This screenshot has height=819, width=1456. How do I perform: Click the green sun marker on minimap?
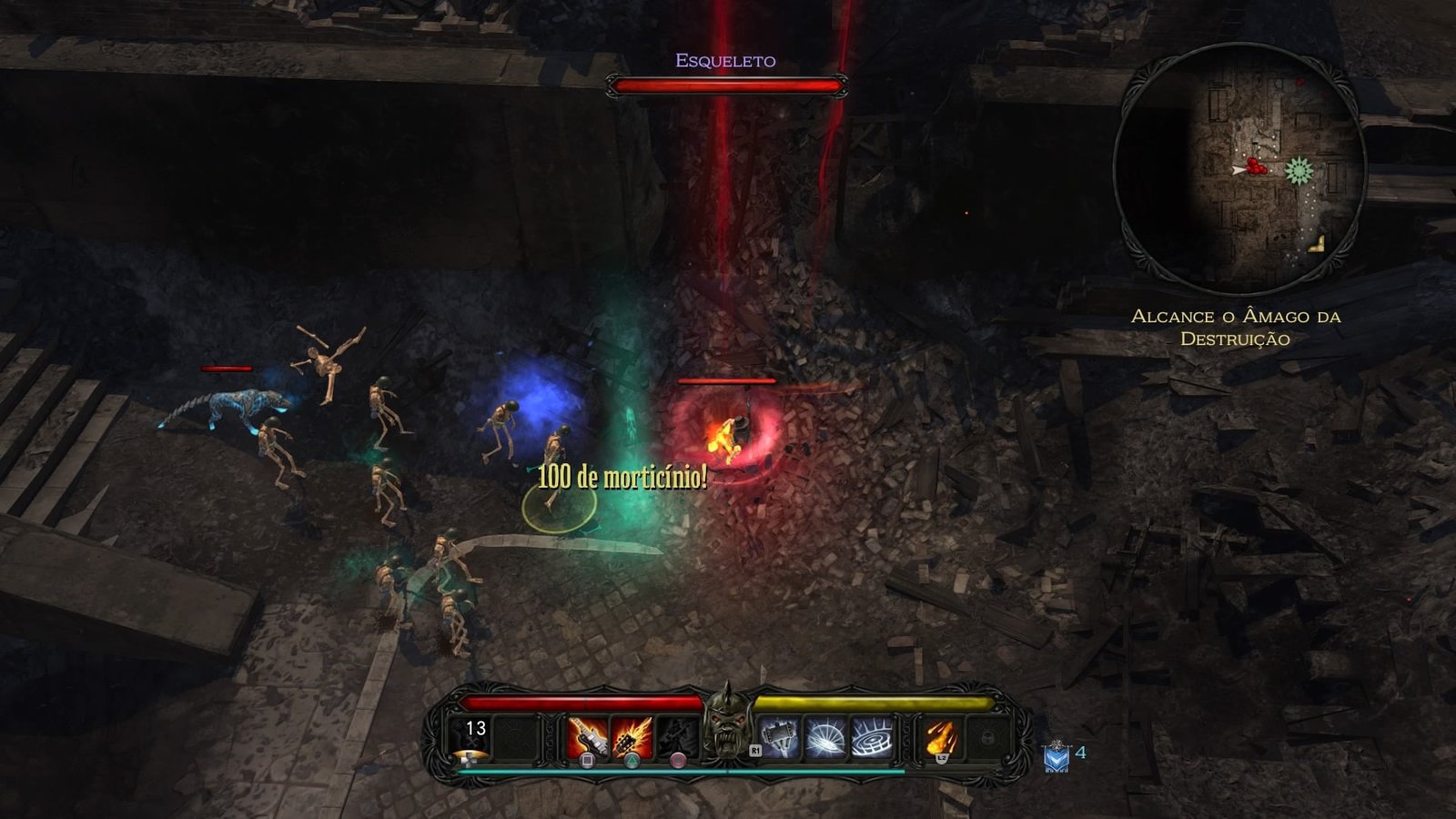(x=1299, y=170)
